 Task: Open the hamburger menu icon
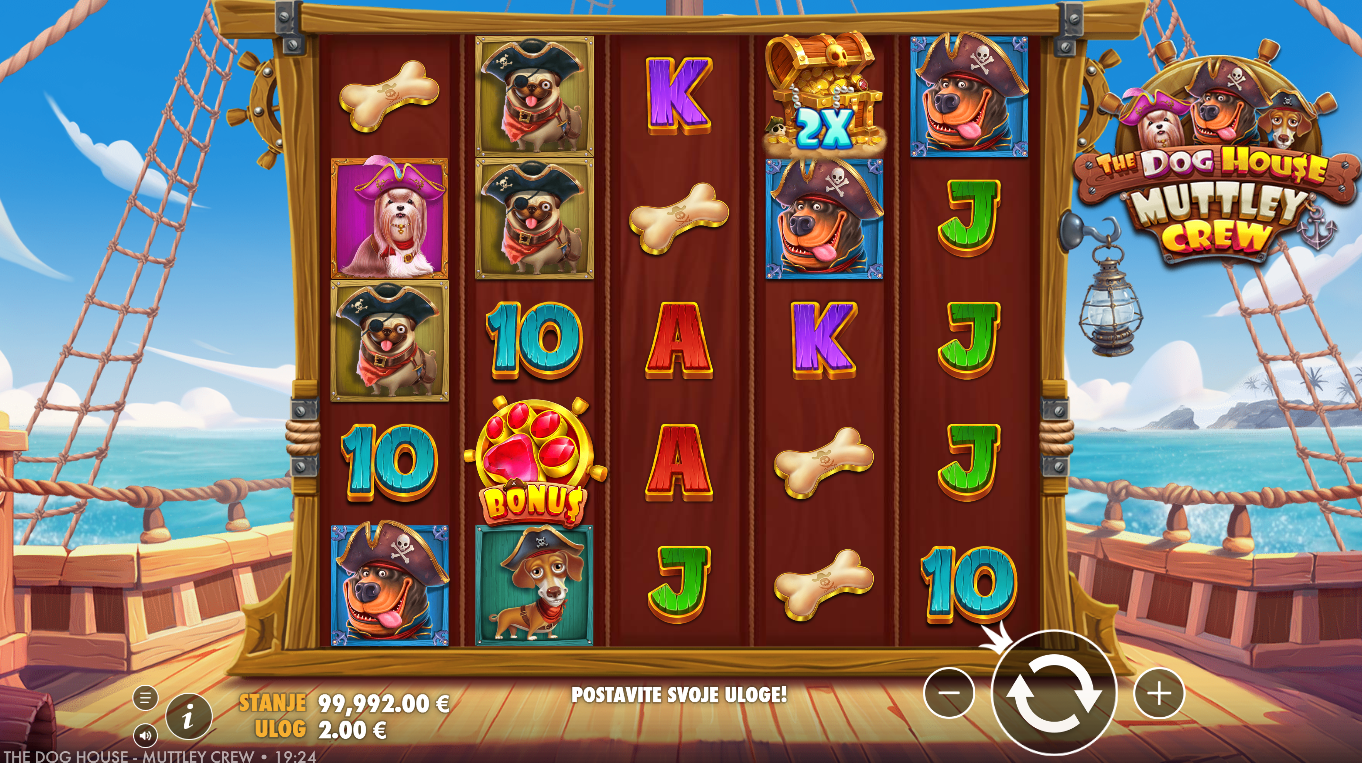145,698
